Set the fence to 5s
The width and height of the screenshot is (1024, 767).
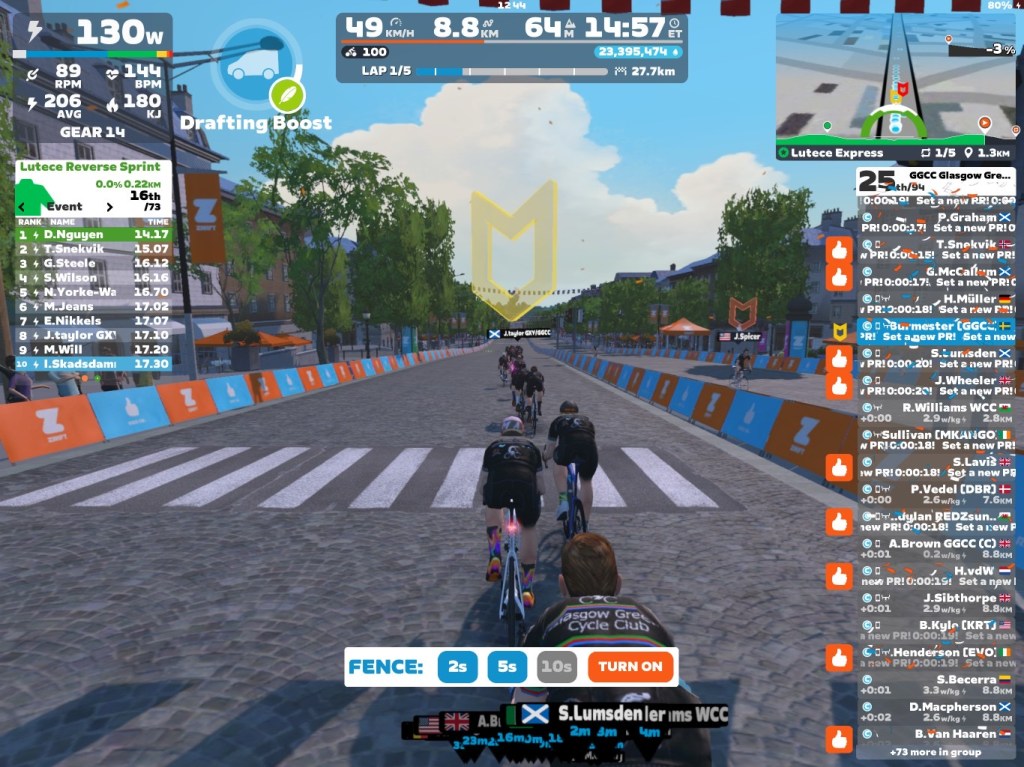[507, 667]
